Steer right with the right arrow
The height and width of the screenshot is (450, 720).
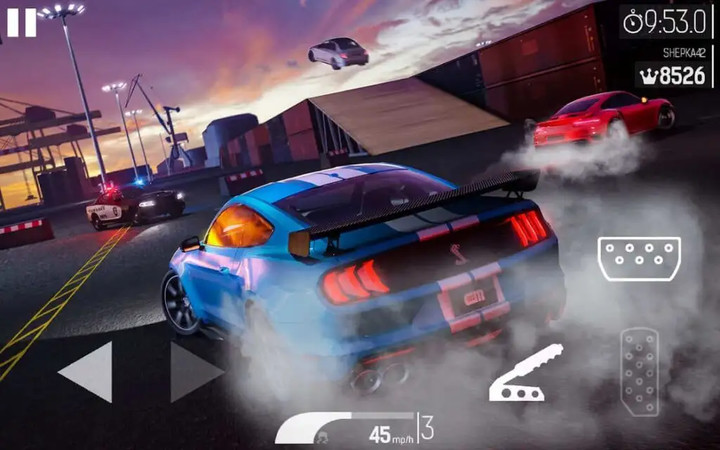[x=195, y=372]
